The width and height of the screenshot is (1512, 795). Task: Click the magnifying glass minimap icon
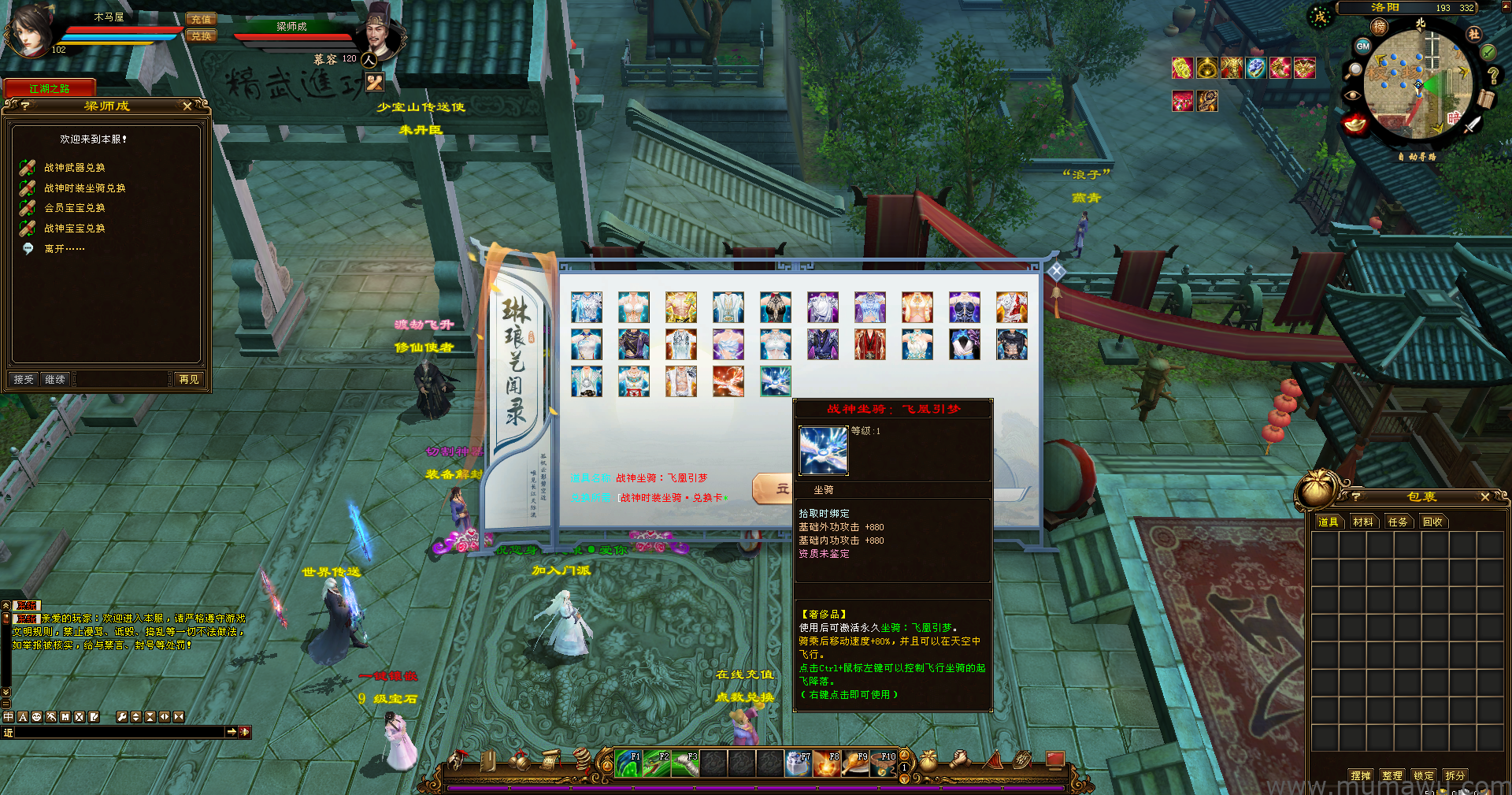pos(1354,70)
